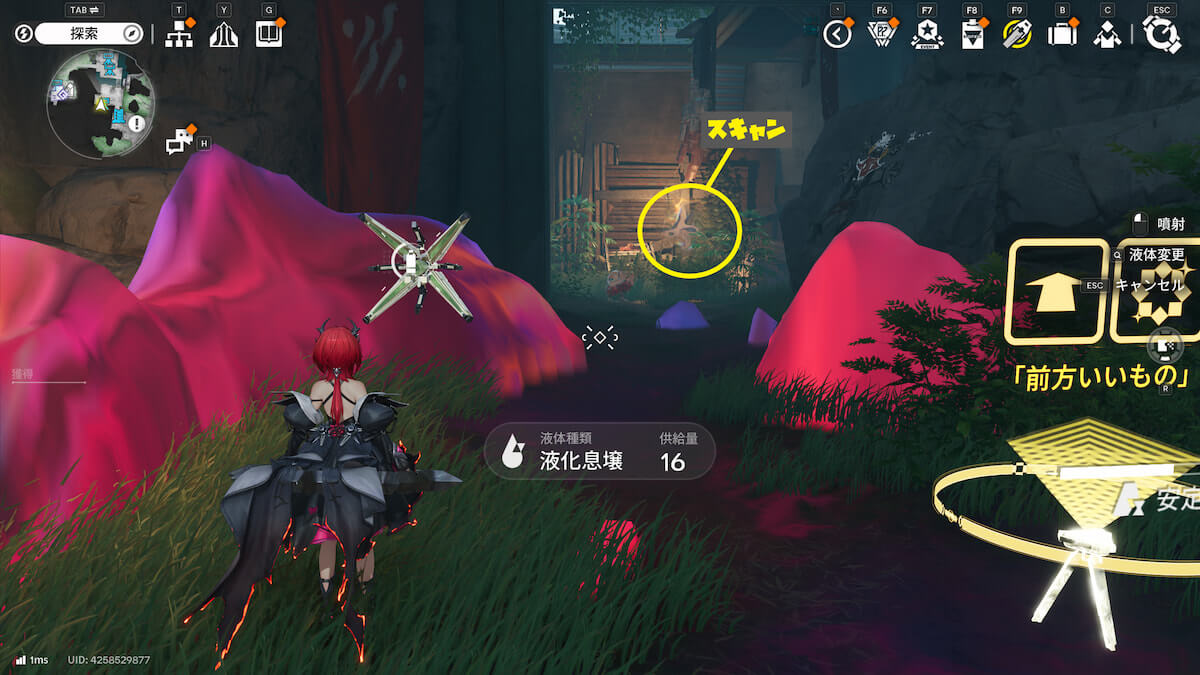Image resolution: width=1200 pixels, height=675 pixels.
Task: Click the lightning bolt icon beside 探索
Action: click(x=24, y=34)
